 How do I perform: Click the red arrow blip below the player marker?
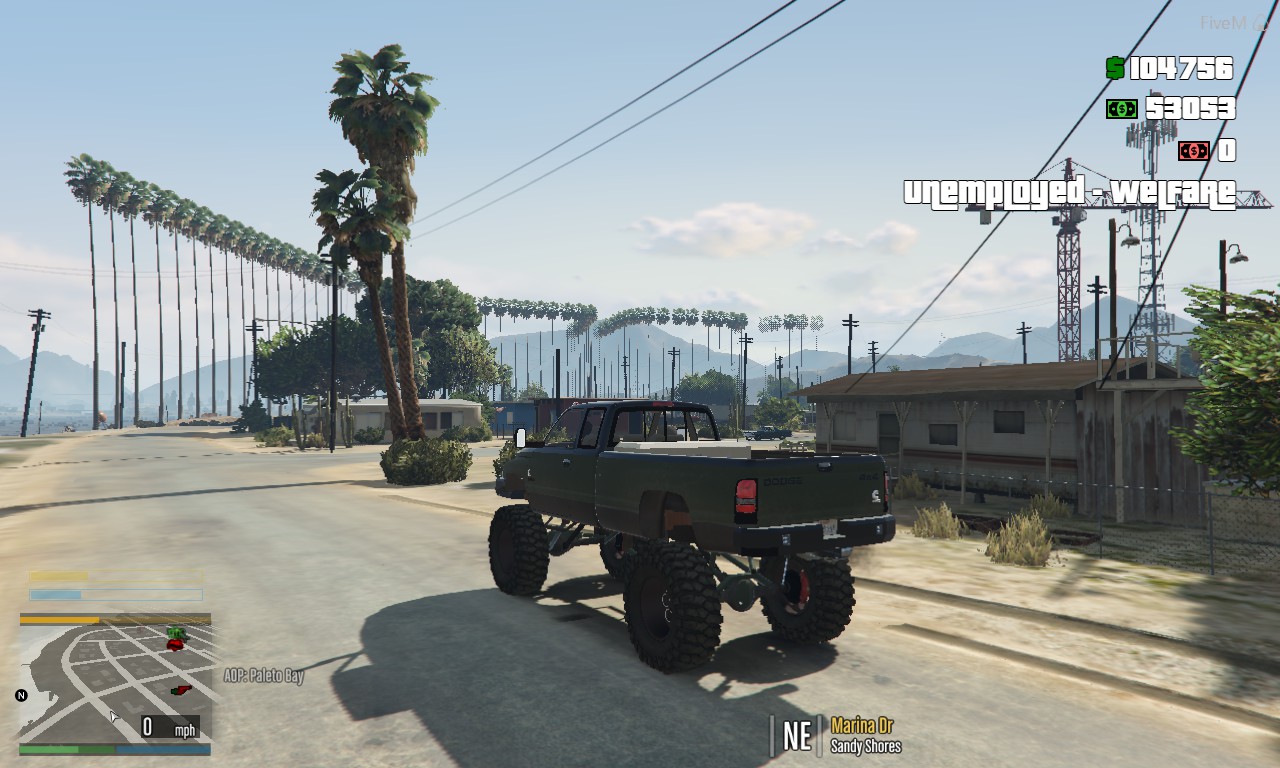click(181, 690)
